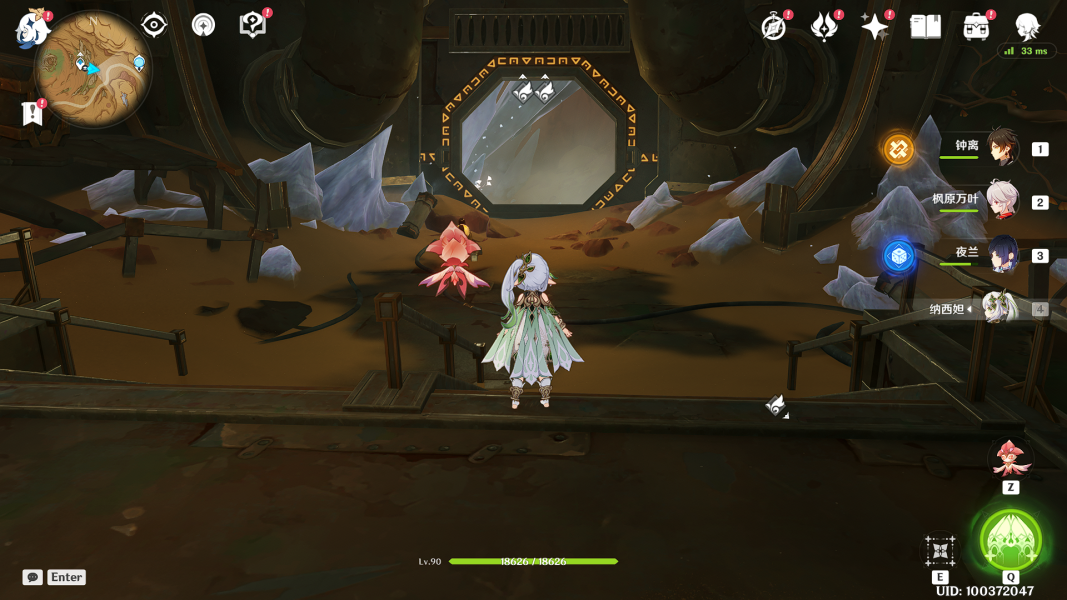Open the four-pointed star wish icon
Image resolution: width=1067 pixels, height=600 pixels.
(x=874, y=27)
